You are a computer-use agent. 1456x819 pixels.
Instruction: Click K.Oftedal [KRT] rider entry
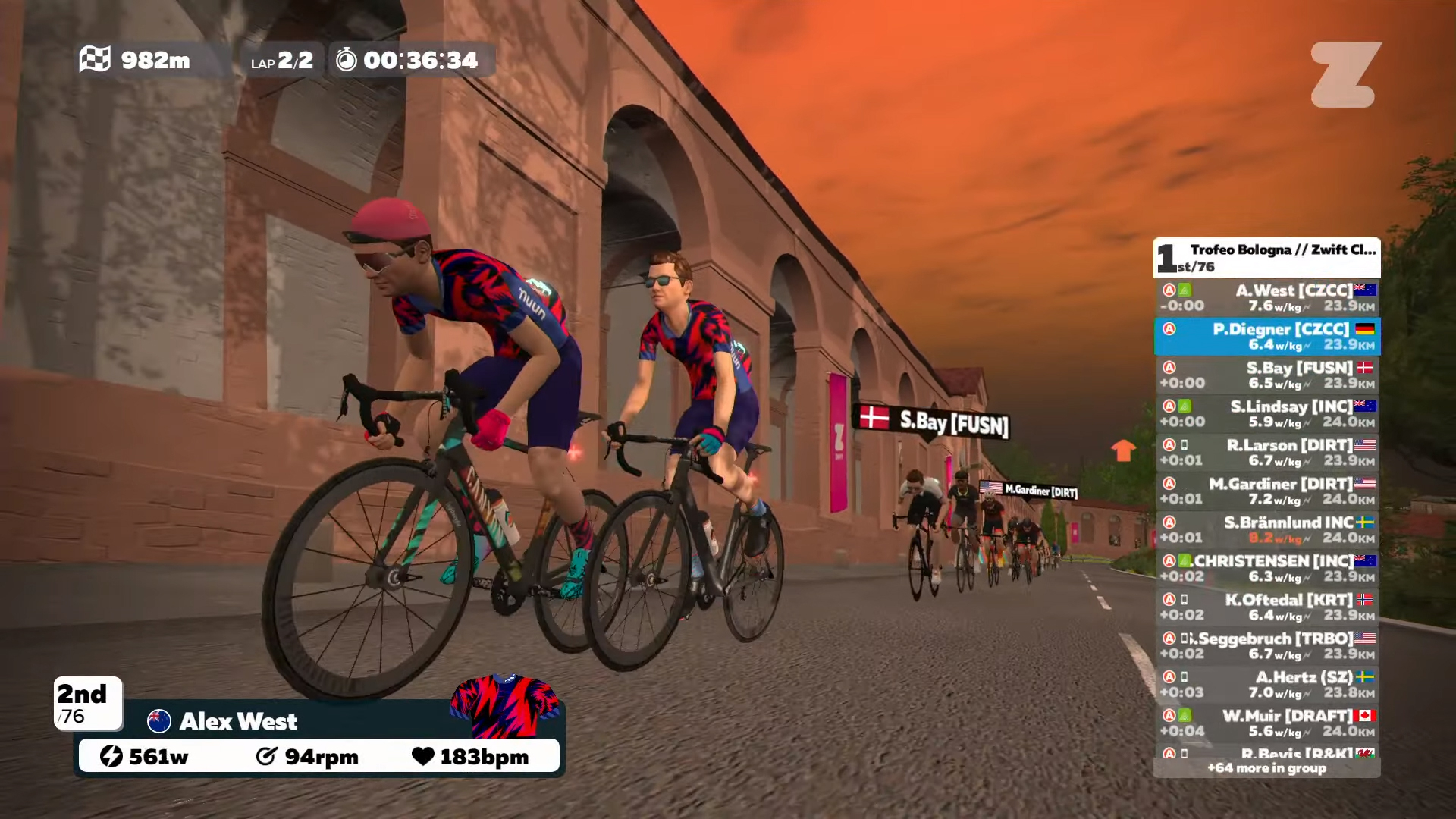click(x=1266, y=607)
